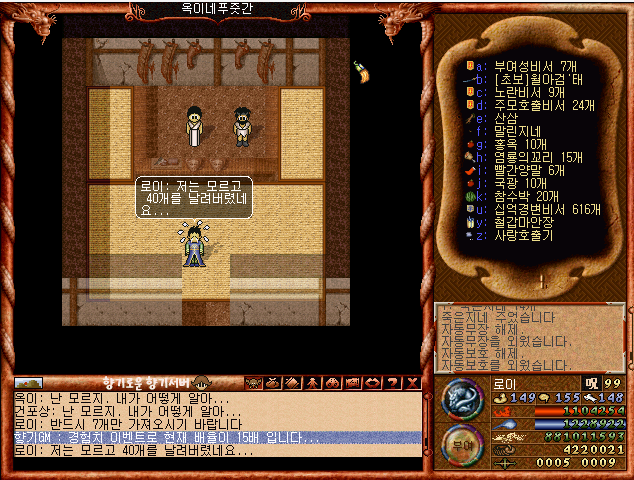The height and width of the screenshot is (480, 634).
Task: Choose the 홍옥 apple item
Action: (522, 144)
